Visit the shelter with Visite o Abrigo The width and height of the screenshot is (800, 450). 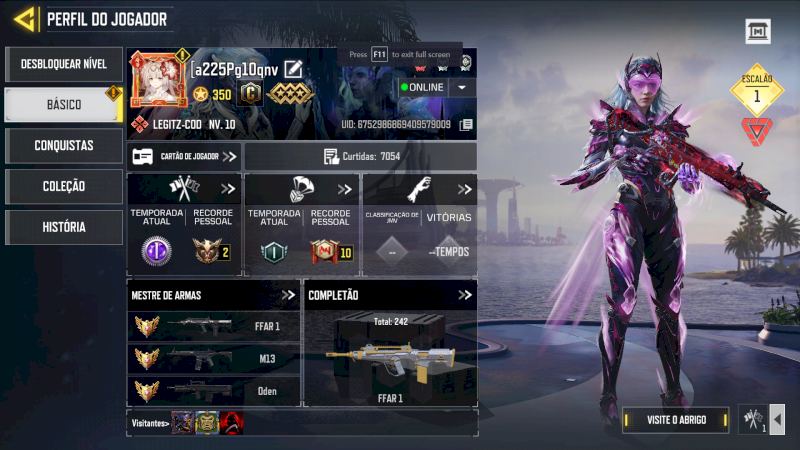676,420
